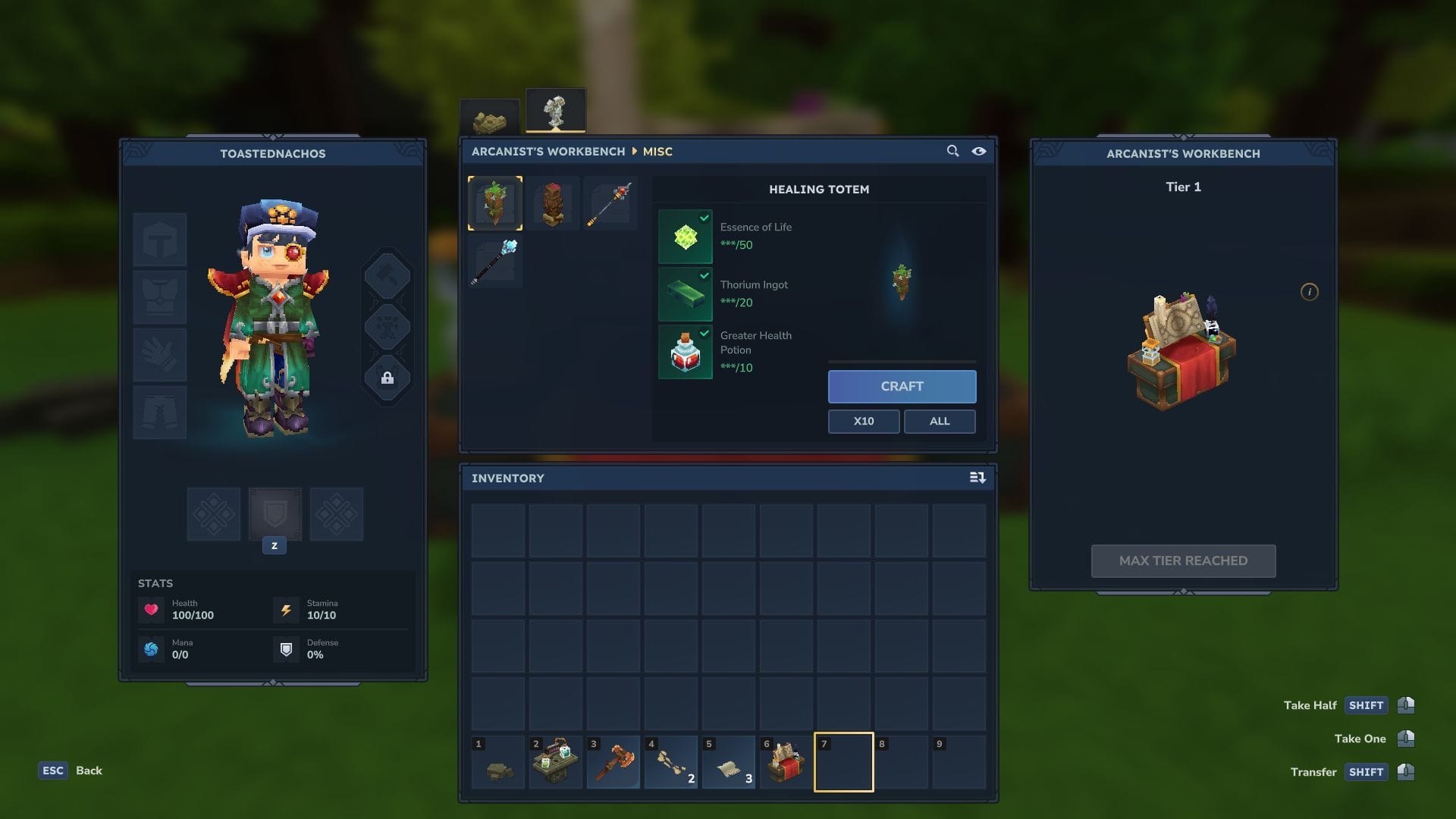Craft the Healing Totem
1456x819 pixels.
tap(902, 386)
